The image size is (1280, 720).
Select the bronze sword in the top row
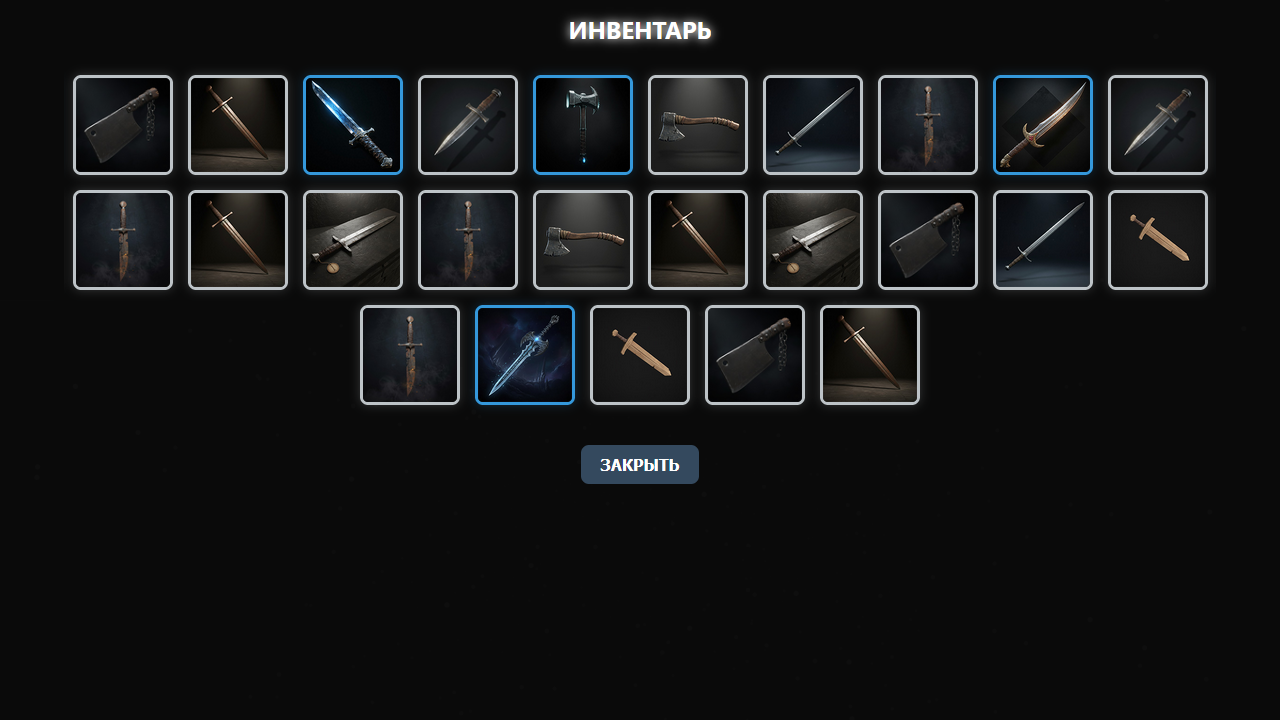point(237,124)
